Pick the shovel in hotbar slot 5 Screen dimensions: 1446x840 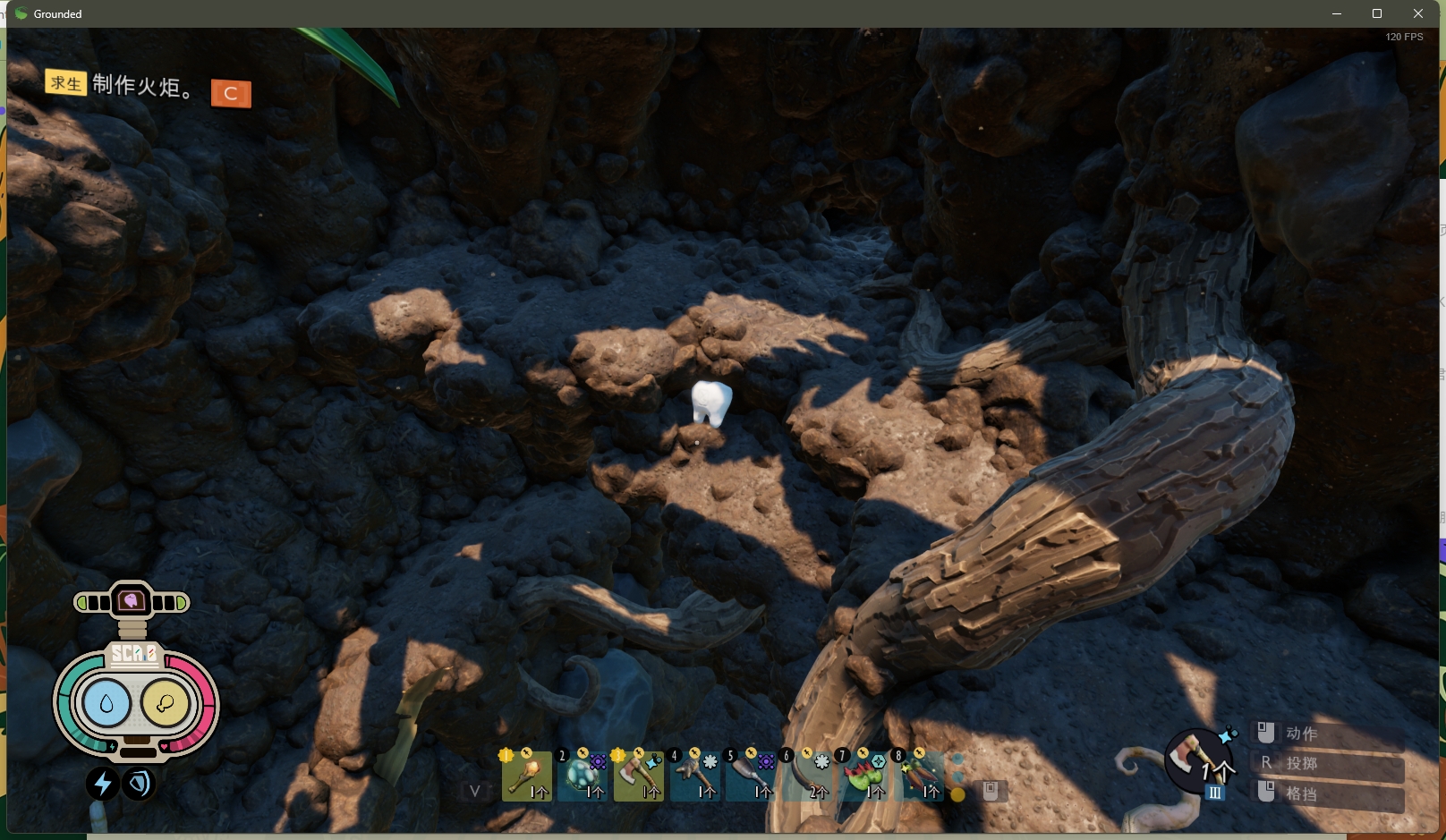751,776
